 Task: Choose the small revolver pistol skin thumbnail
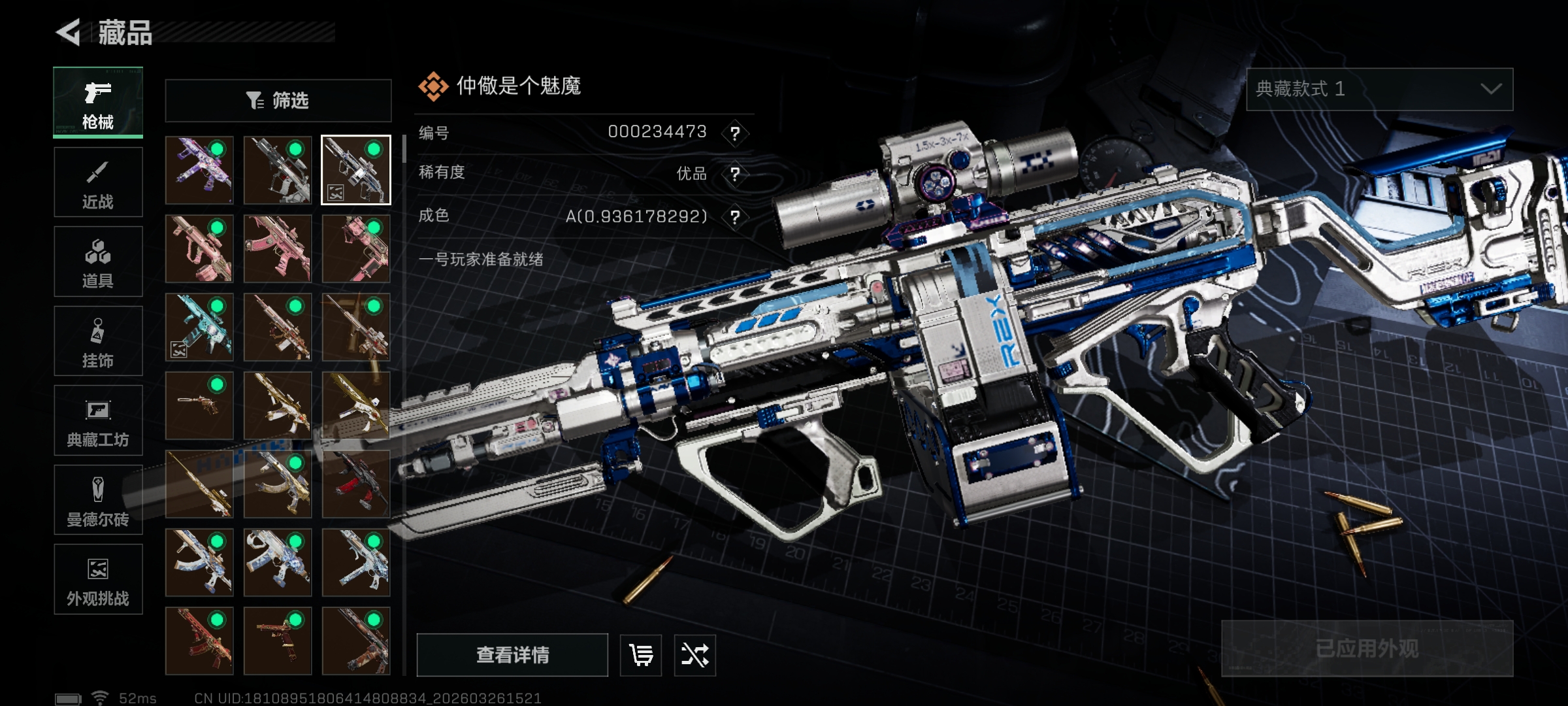(199, 405)
